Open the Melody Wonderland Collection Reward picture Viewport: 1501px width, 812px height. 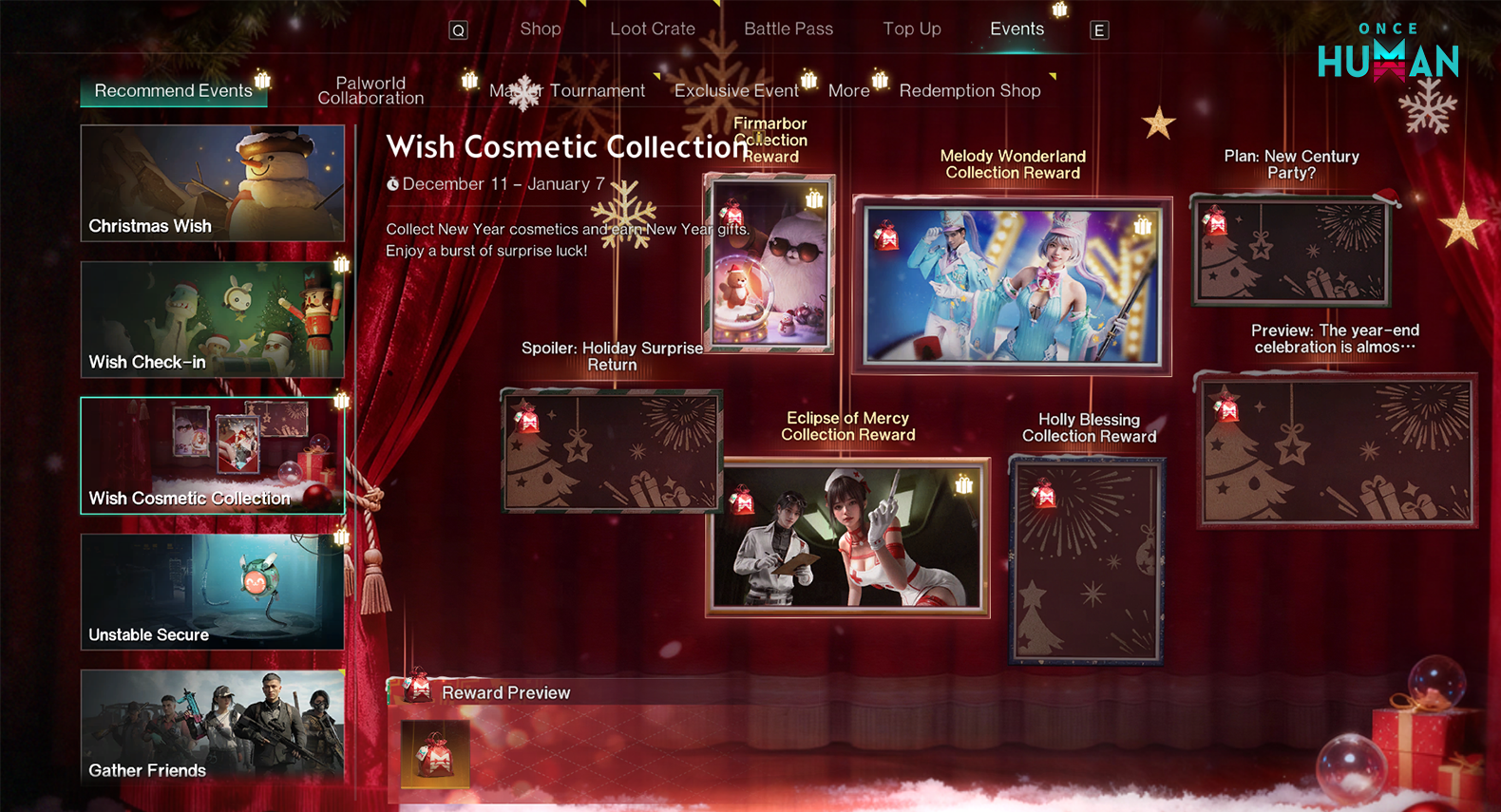pyautogui.click(x=1012, y=286)
